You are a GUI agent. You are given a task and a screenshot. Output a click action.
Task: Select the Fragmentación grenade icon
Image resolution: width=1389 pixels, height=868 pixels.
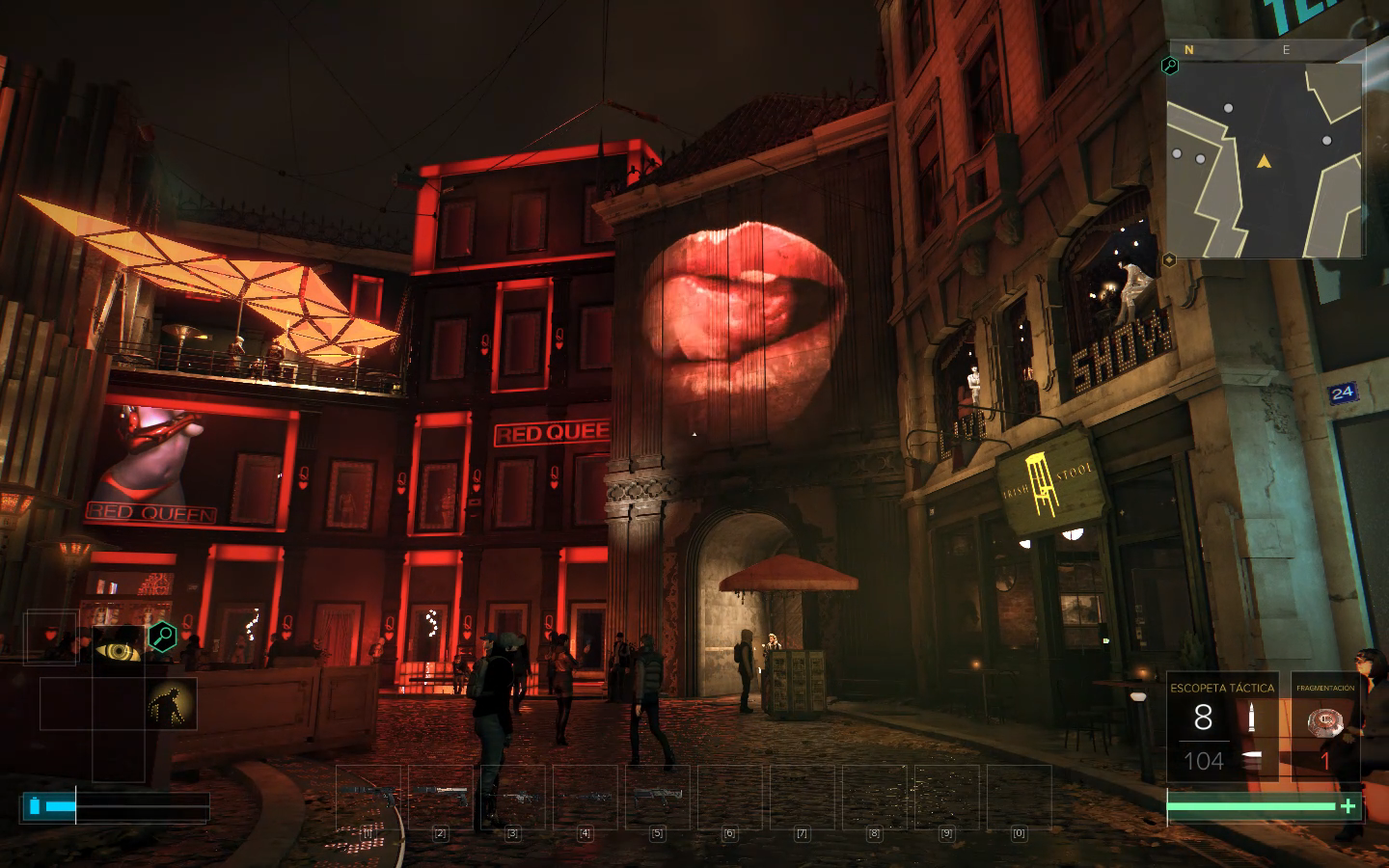click(1325, 723)
